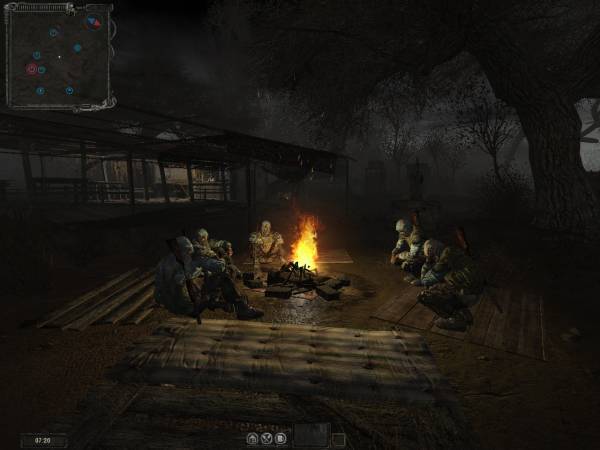Select the red circled marker on the minimap

pos(32,69)
